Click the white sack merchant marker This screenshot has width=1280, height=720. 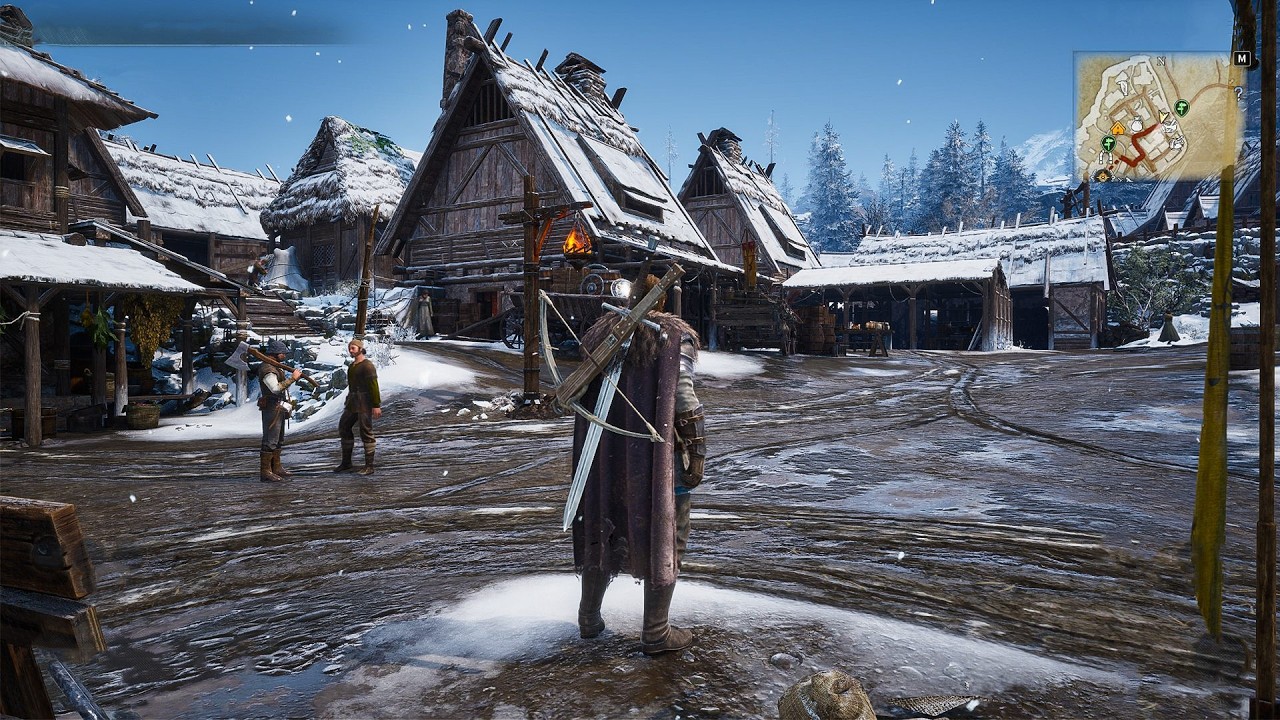click(x=1137, y=125)
